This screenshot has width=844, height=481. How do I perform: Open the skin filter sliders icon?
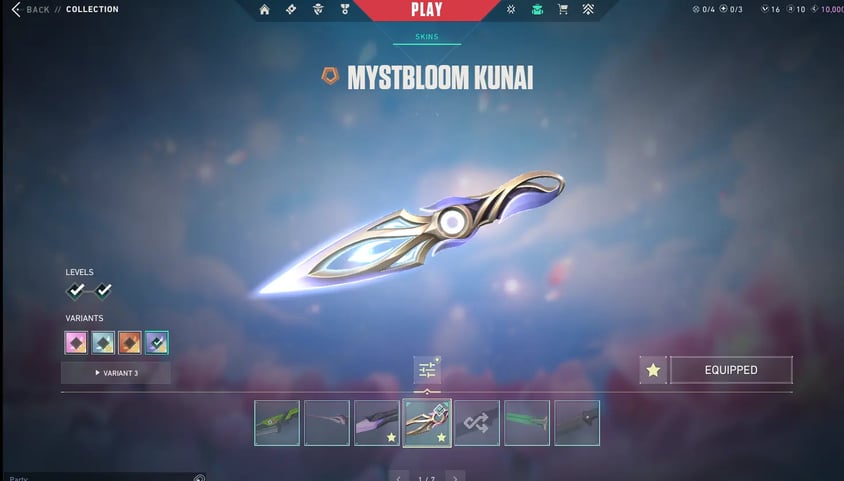(x=427, y=370)
